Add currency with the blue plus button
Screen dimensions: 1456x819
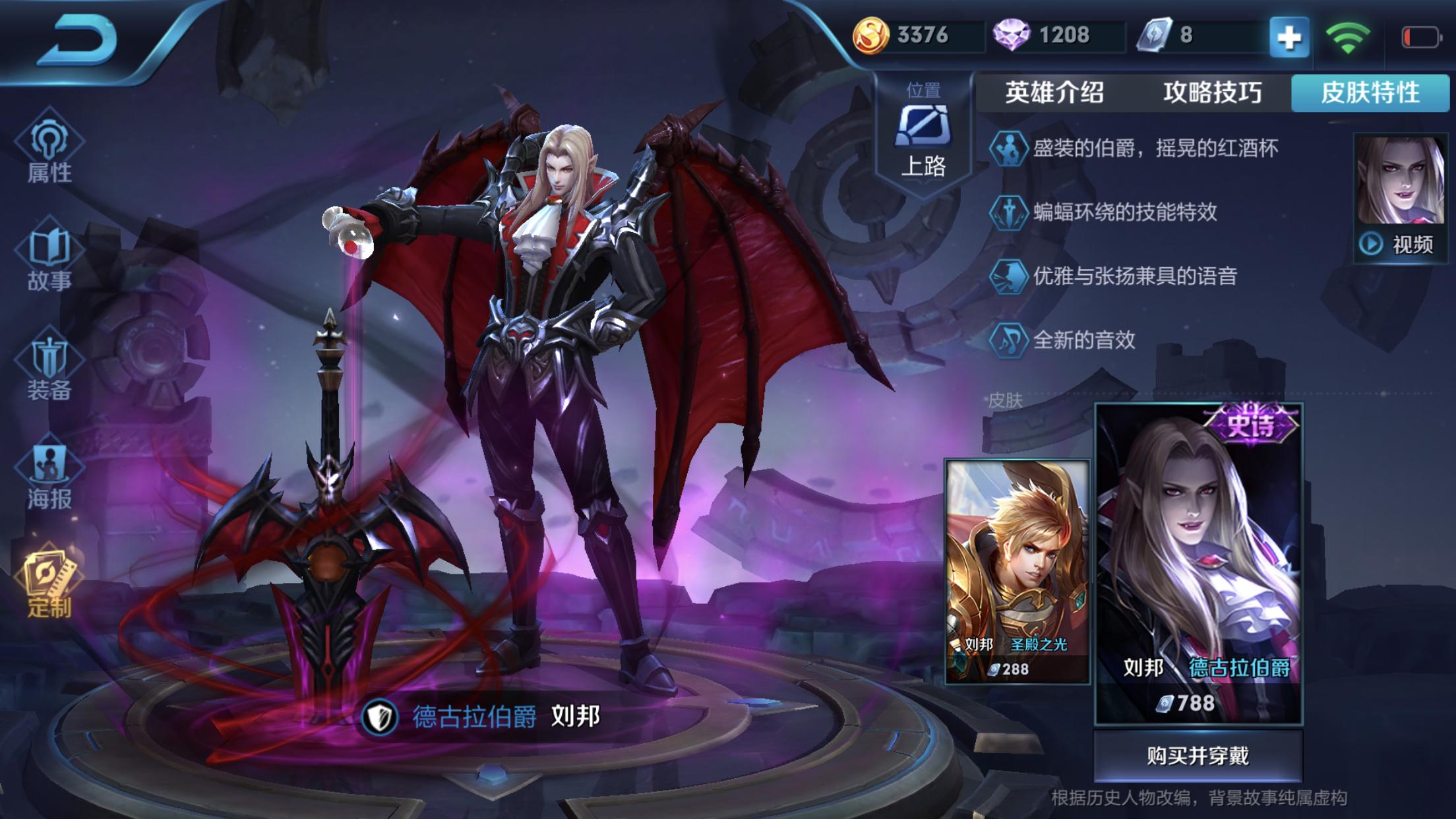[x=1289, y=37]
